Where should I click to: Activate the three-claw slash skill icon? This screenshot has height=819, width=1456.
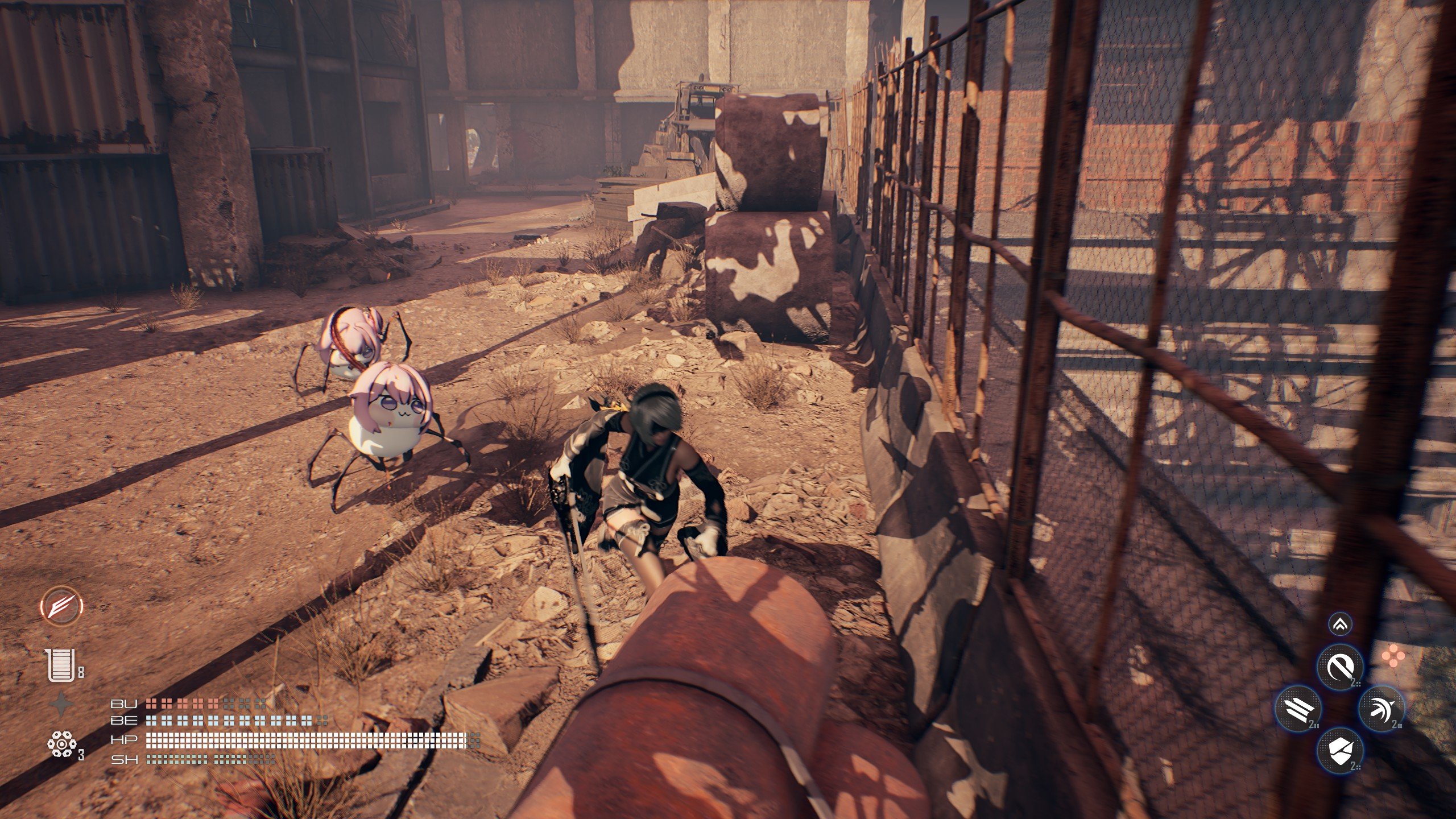tap(61, 606)
